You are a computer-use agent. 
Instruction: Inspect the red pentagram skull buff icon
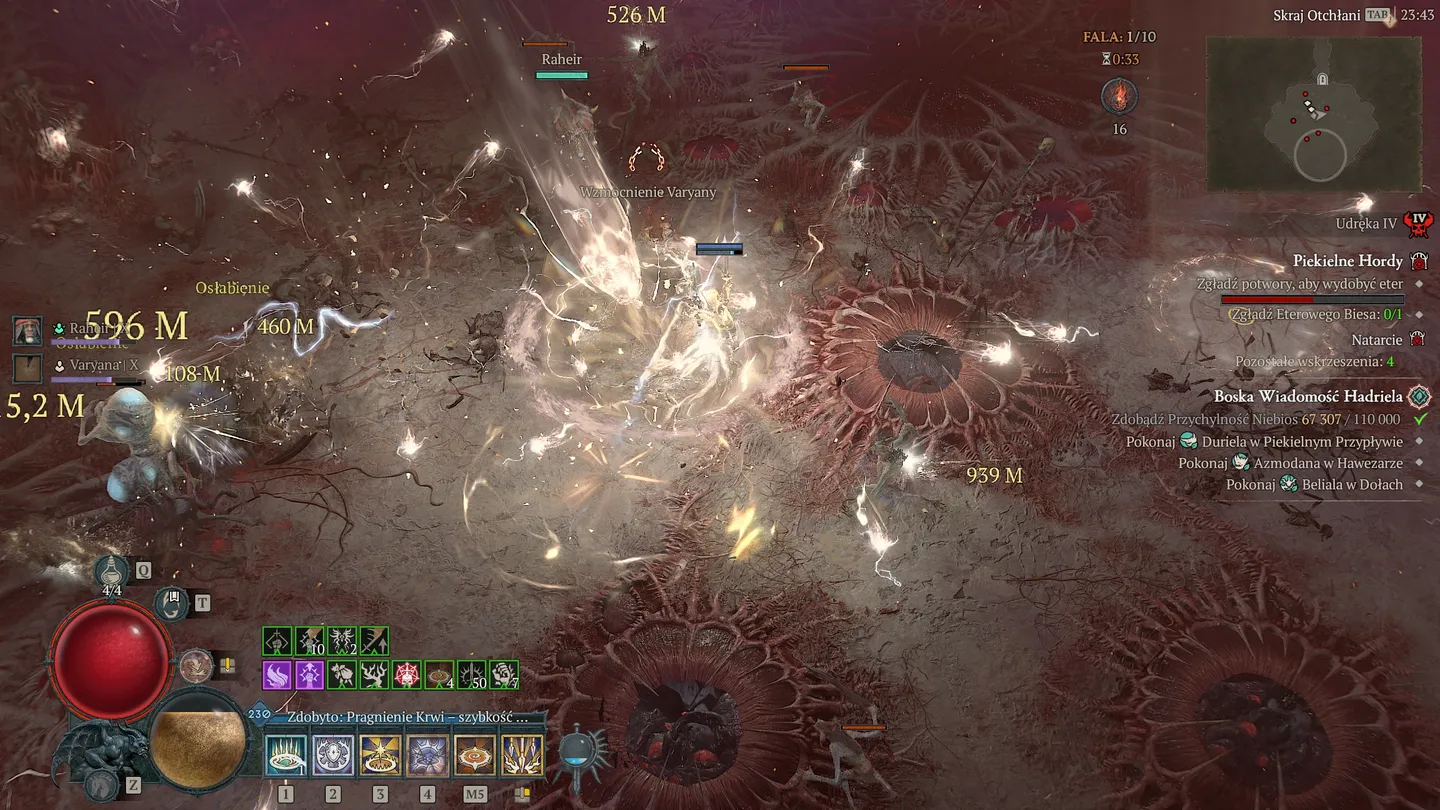point(407,675)
